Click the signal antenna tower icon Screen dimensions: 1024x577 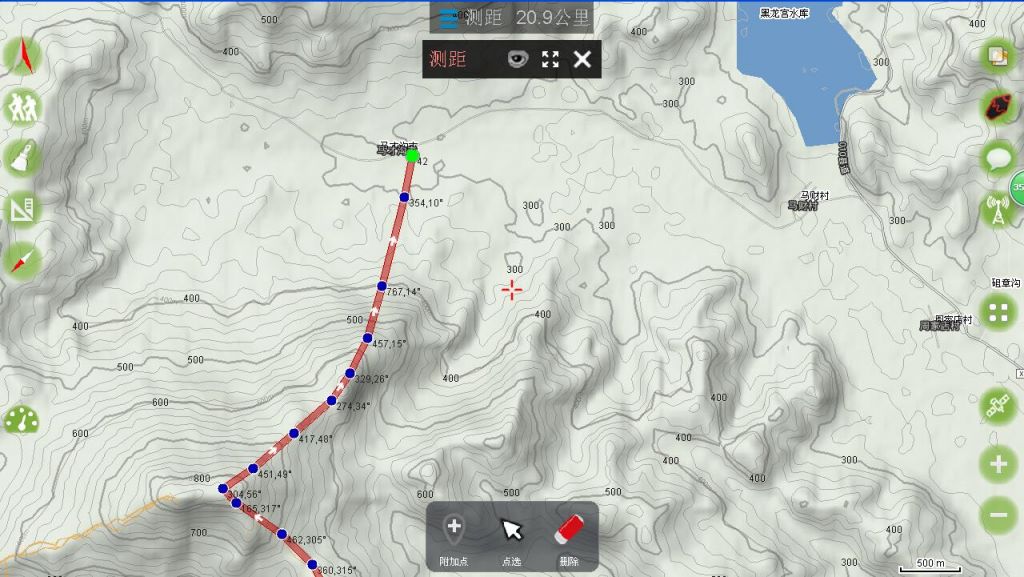tap(998, 210)
